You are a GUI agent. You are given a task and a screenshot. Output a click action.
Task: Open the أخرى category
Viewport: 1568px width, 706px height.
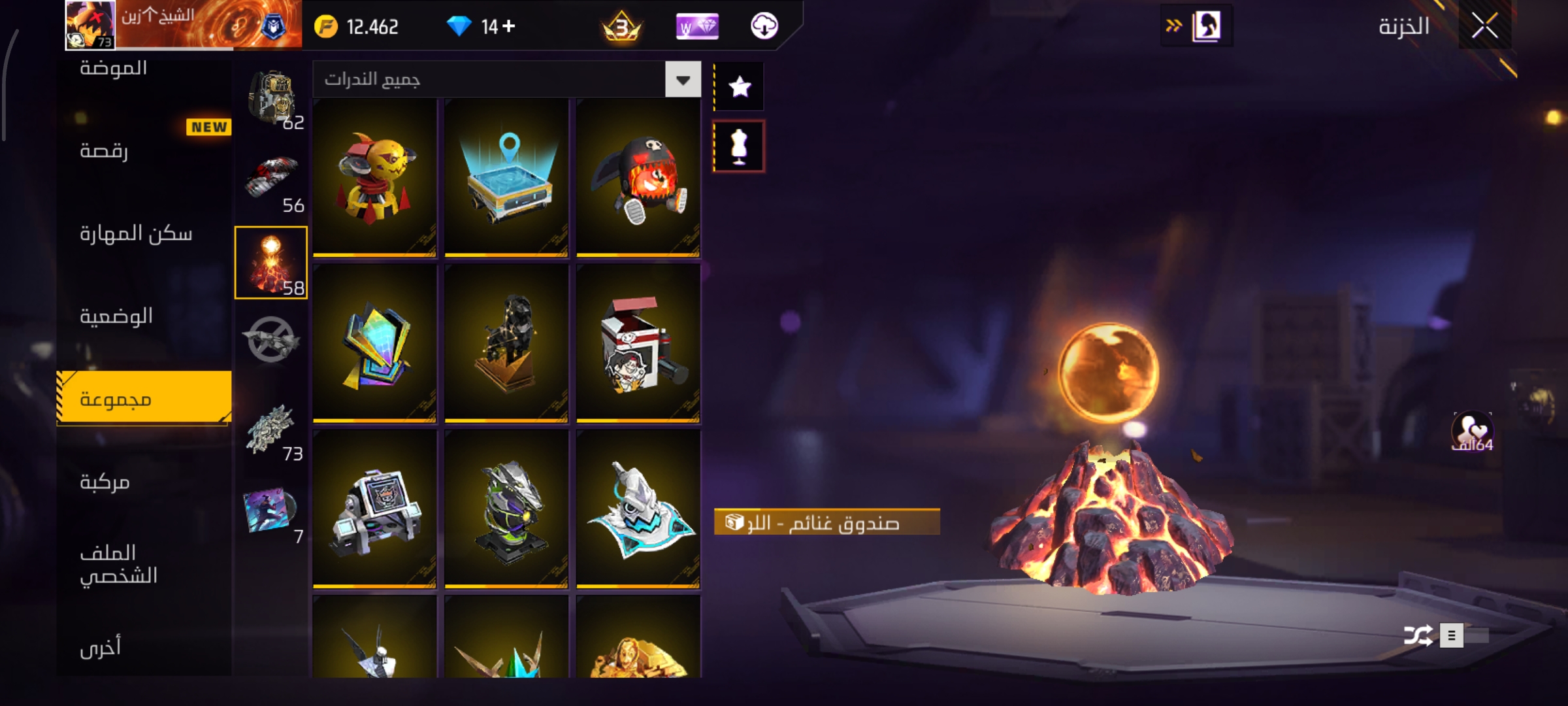point(101,647)
